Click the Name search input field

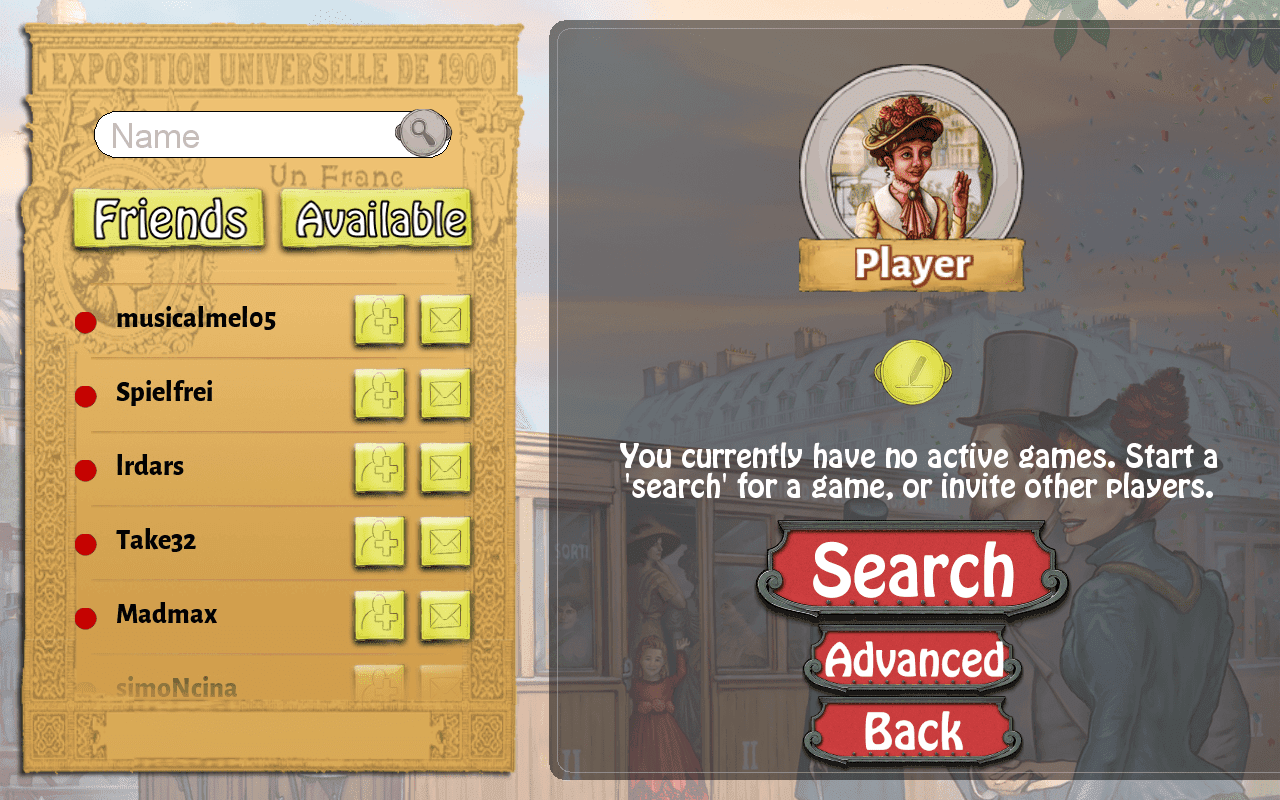[x=250, y=135]
